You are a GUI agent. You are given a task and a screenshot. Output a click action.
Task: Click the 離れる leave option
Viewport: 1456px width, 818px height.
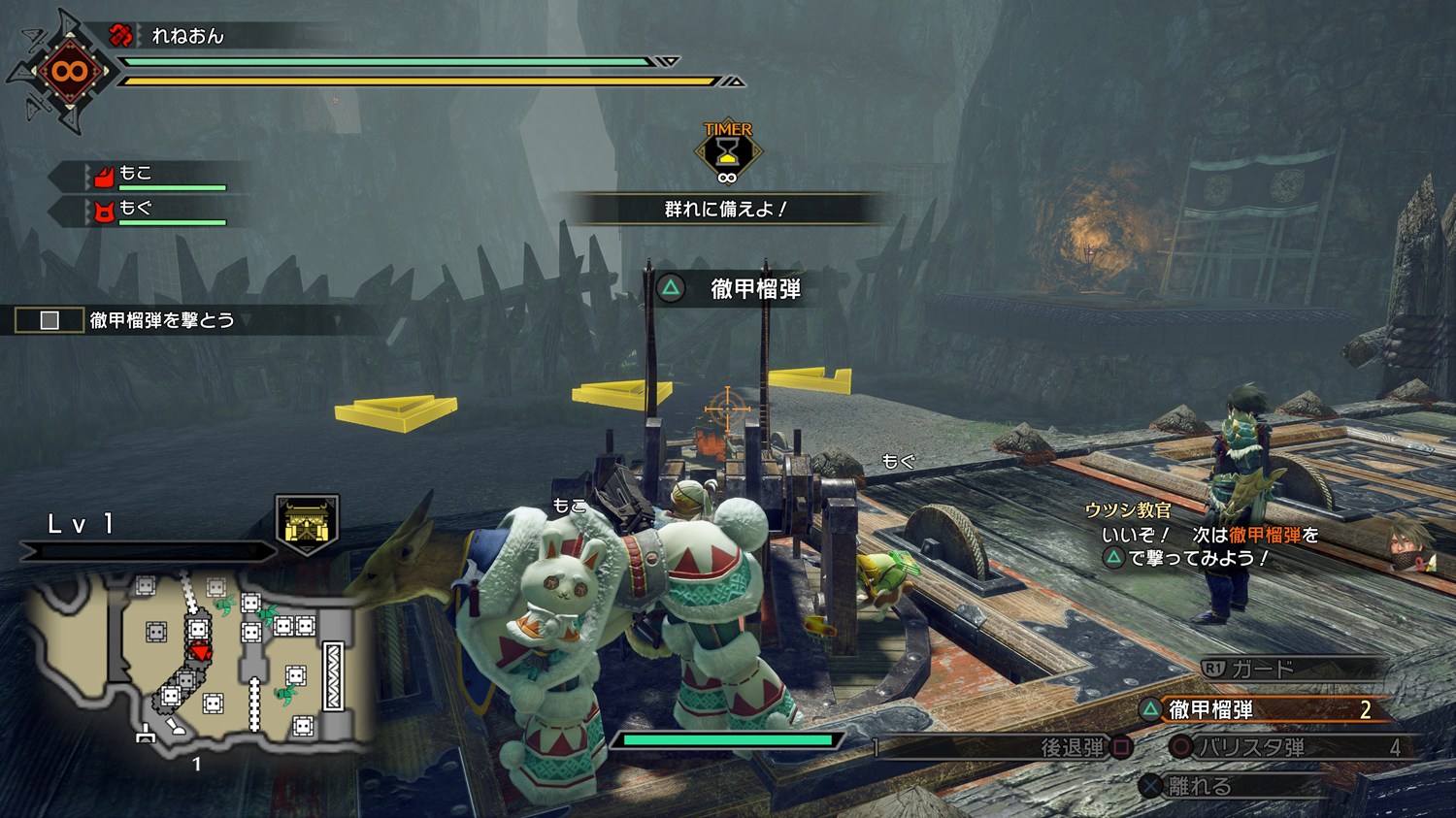[x=1199, y=786]
